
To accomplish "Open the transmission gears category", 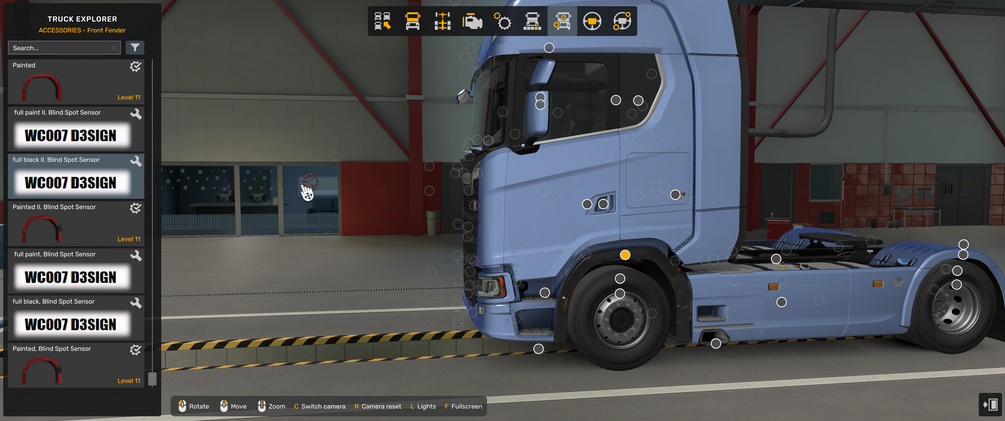I will coord(503,21).
